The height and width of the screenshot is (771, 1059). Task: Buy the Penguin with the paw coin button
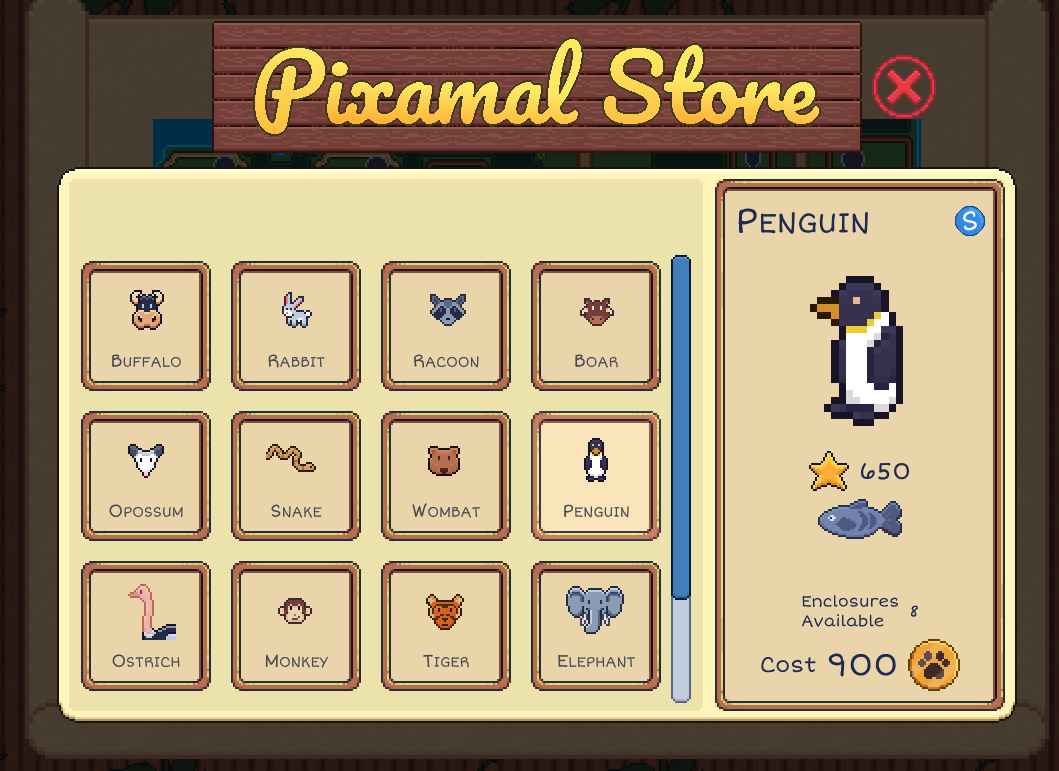[933, 665]
